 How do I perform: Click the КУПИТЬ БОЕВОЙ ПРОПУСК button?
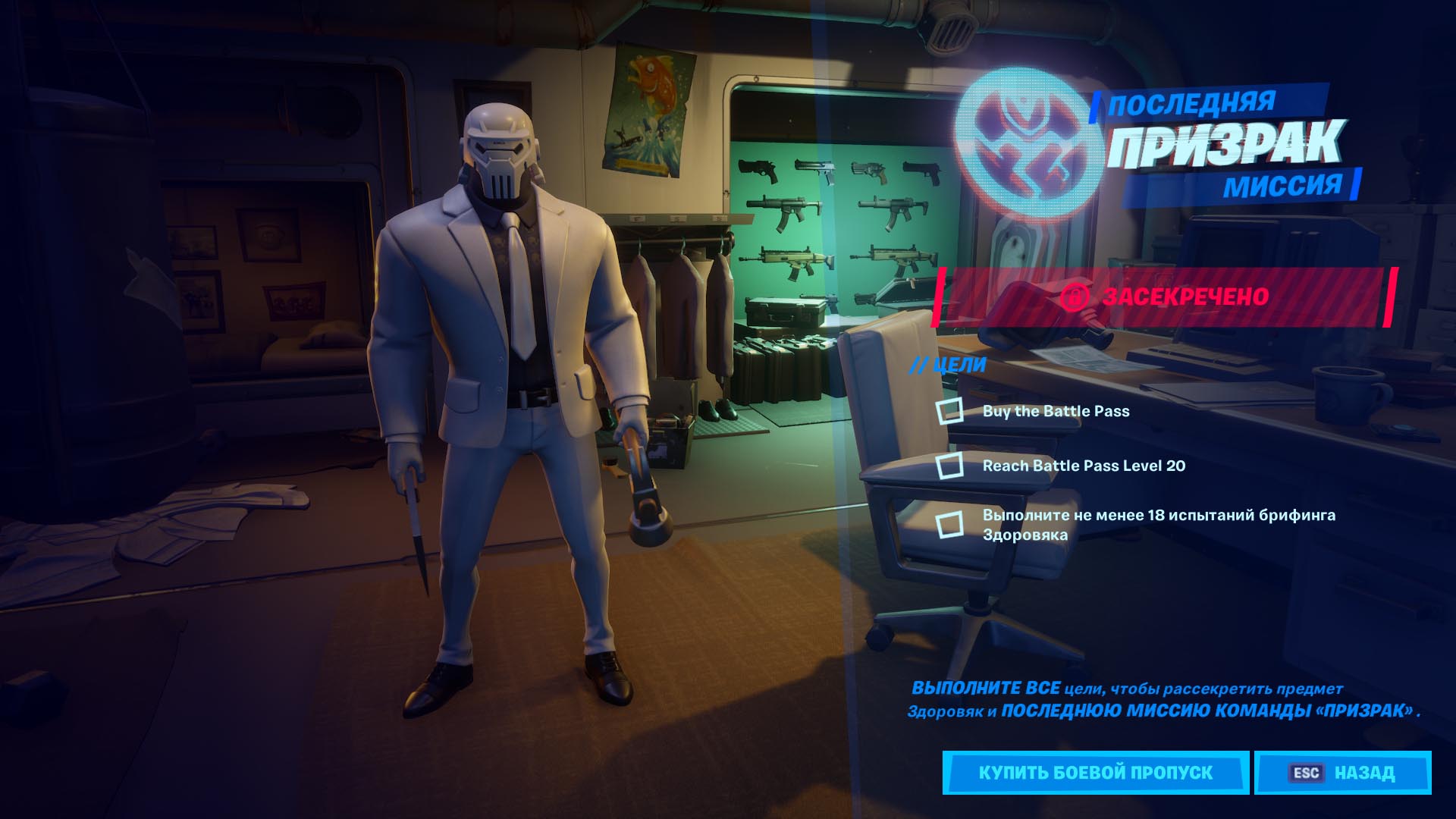coord(1095,773)
